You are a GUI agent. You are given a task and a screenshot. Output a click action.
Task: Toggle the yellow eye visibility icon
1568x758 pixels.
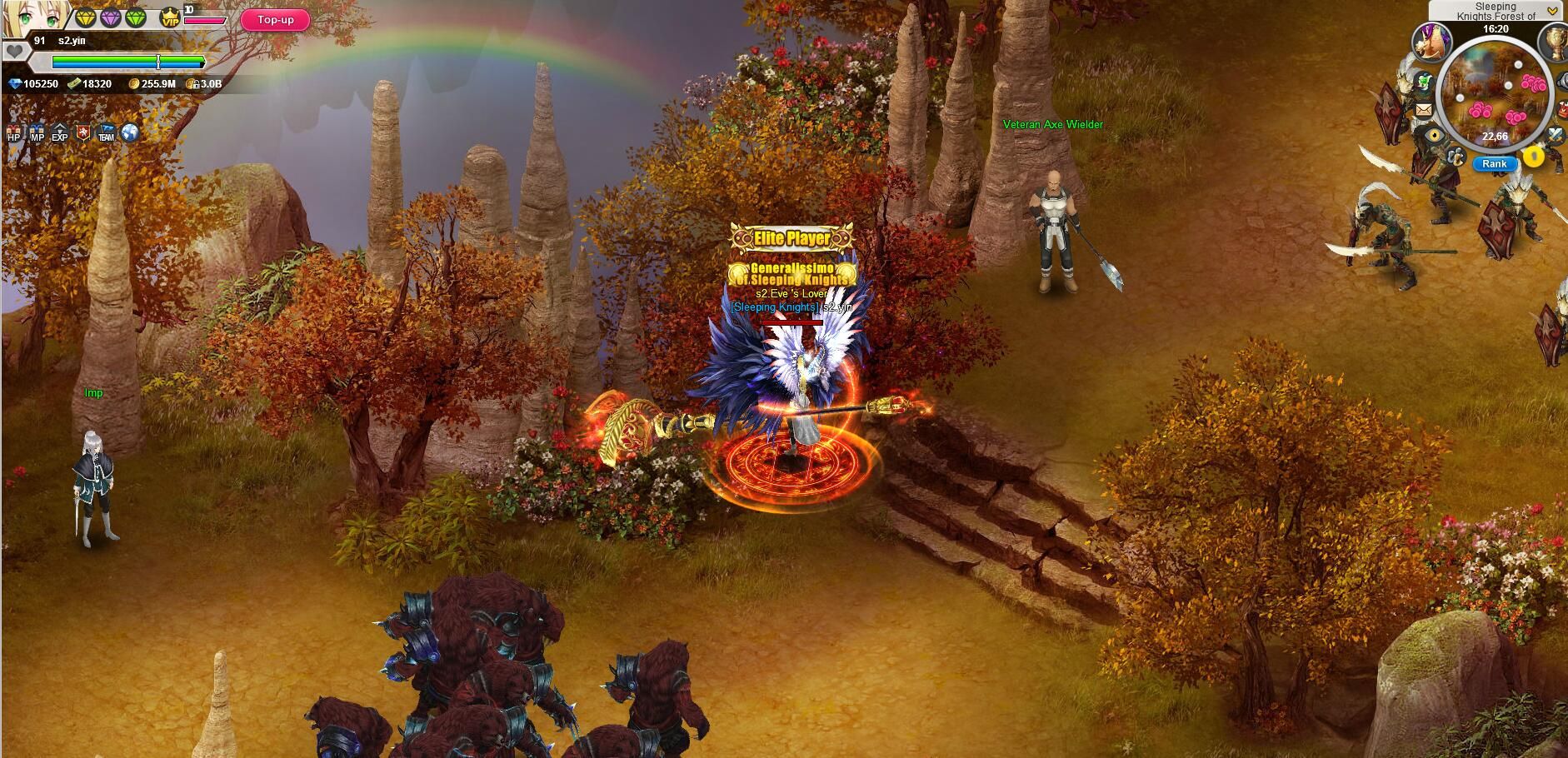1434,136
